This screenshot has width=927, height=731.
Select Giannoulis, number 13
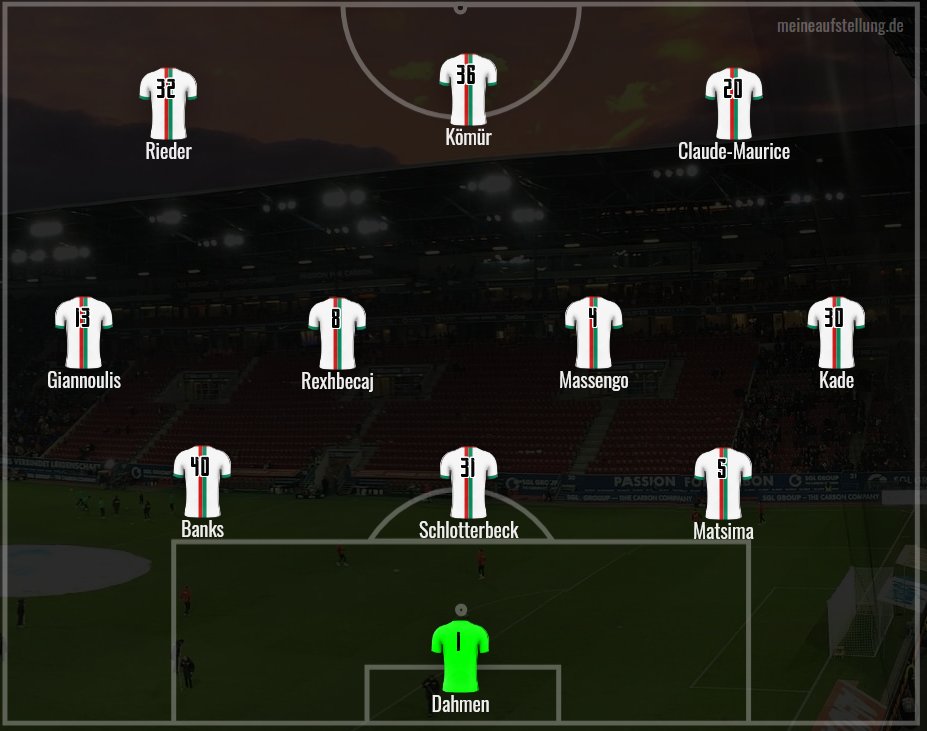pyautogui.click(x=83, y=332)
